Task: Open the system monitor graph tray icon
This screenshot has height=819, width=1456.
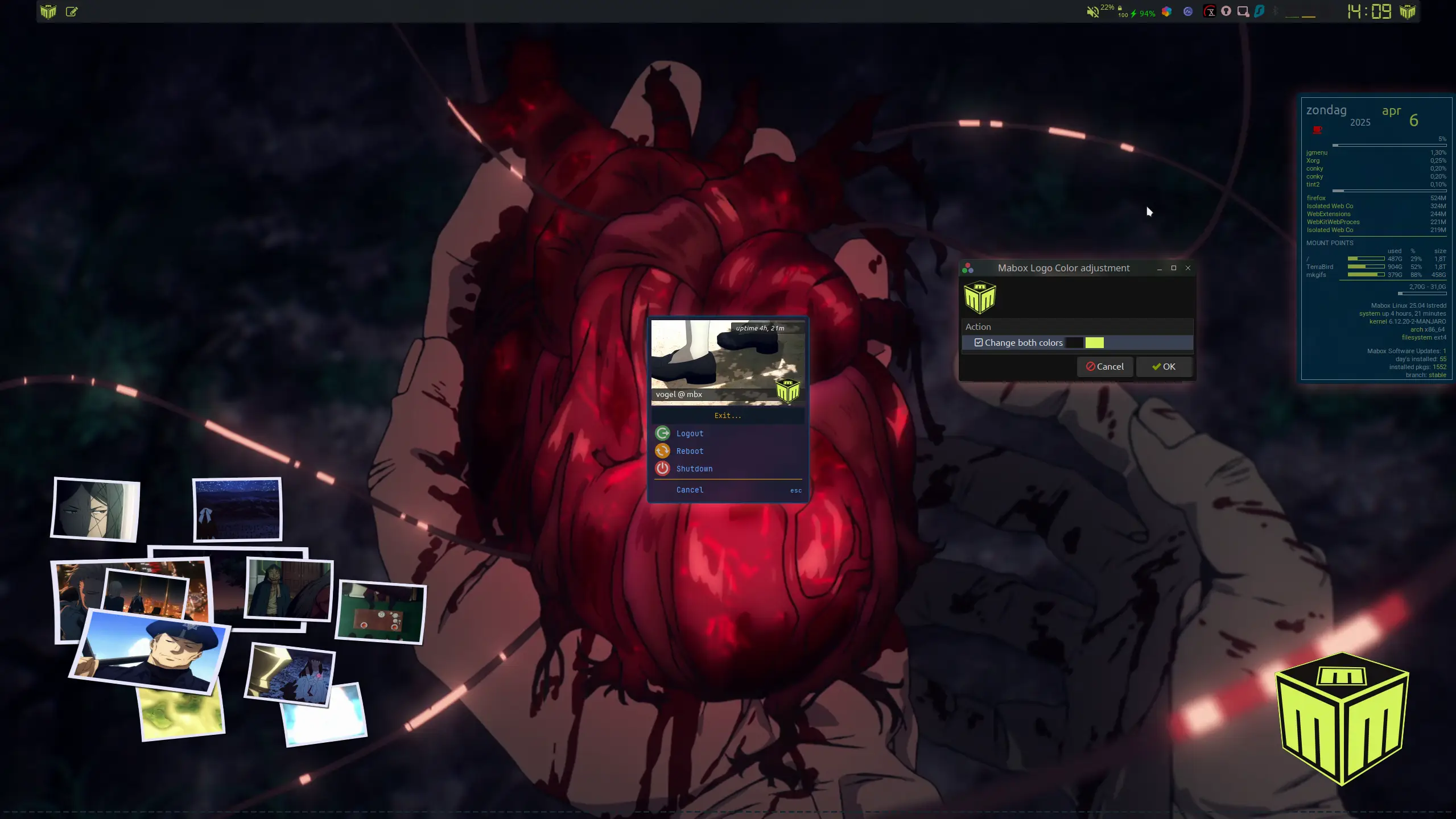Action: pyautogui.click(x=1188, y=11)
